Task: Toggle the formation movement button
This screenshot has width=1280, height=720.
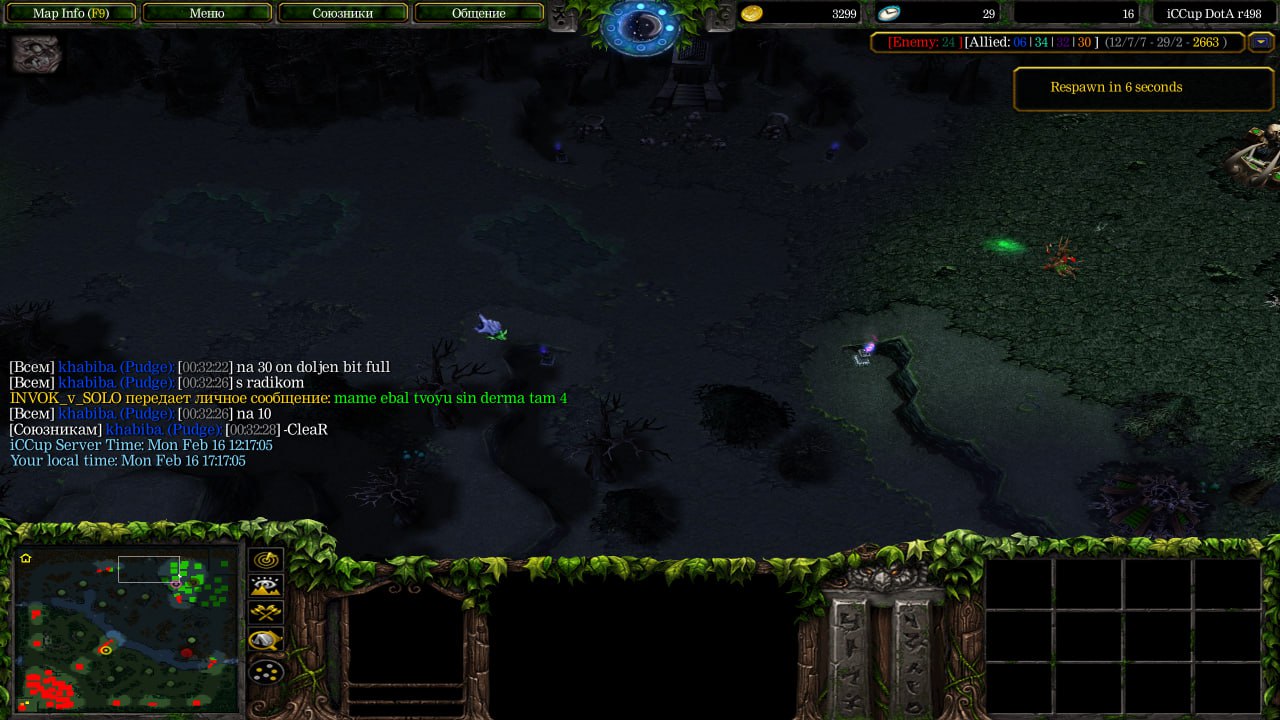Action: click(x=266, y=671)
